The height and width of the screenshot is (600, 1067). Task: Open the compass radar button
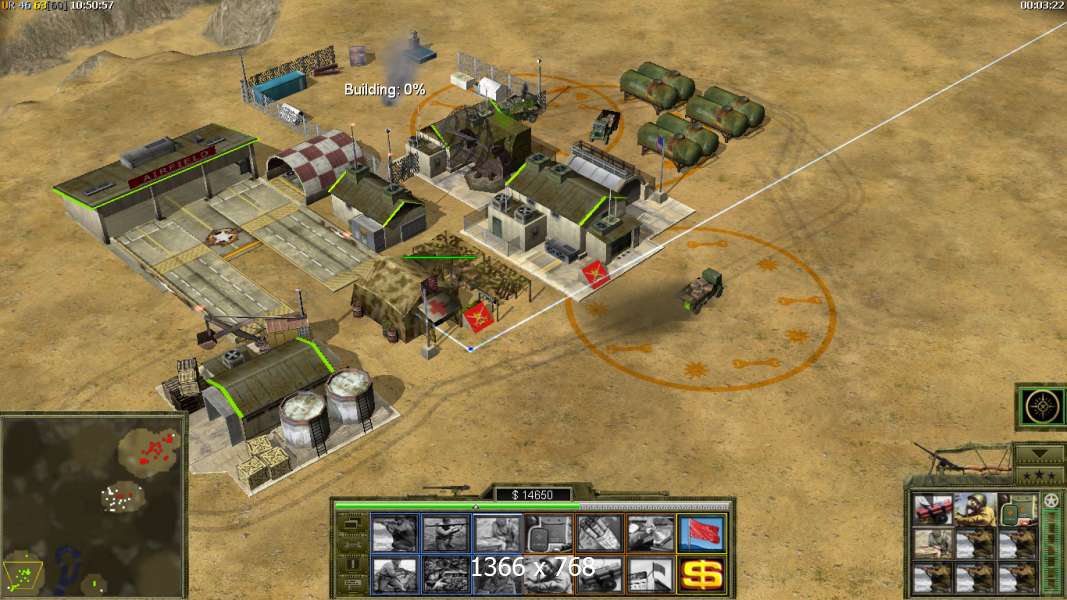click(x=1039, y=407)
